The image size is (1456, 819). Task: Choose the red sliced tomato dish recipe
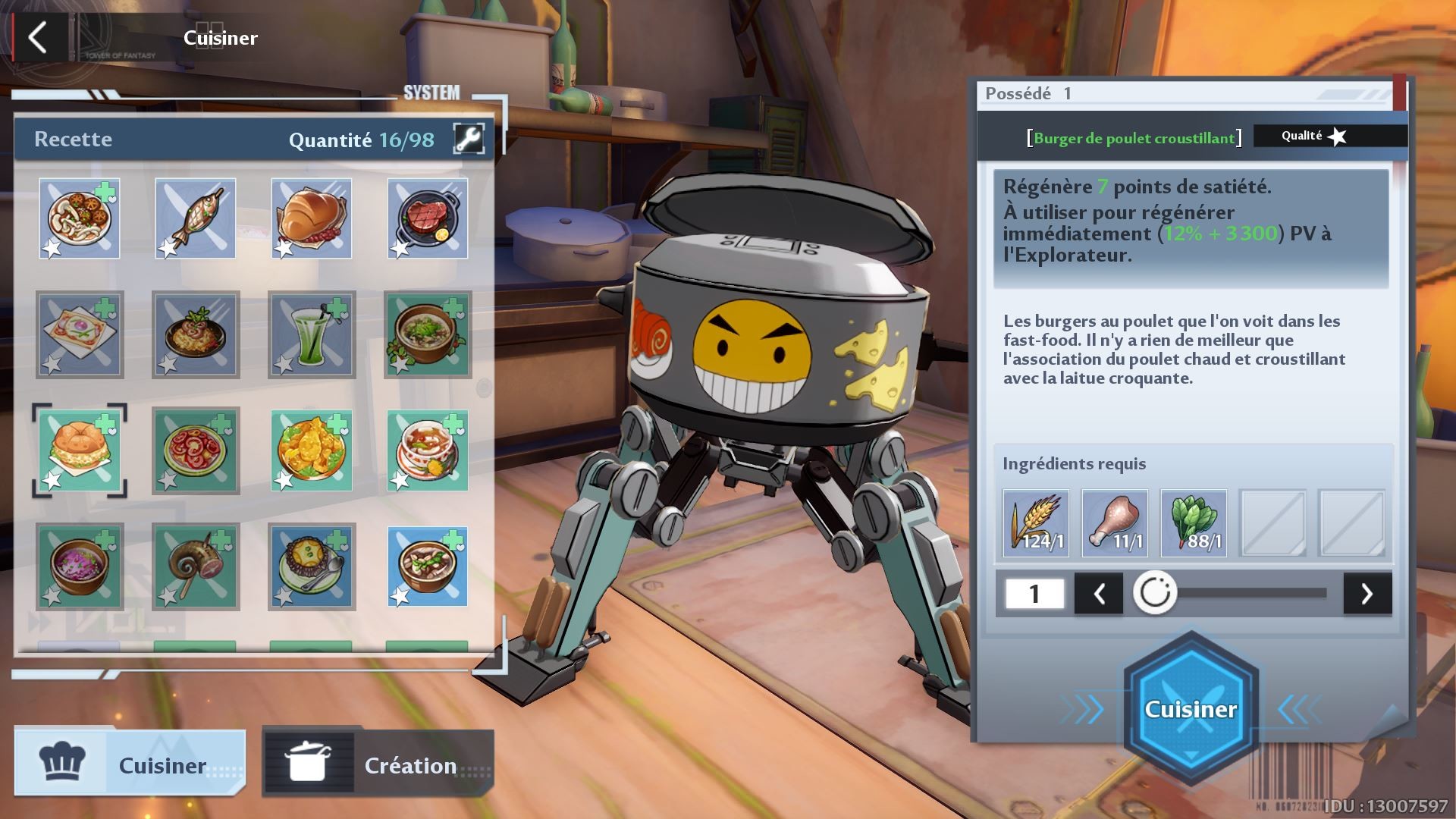point(196,450)
